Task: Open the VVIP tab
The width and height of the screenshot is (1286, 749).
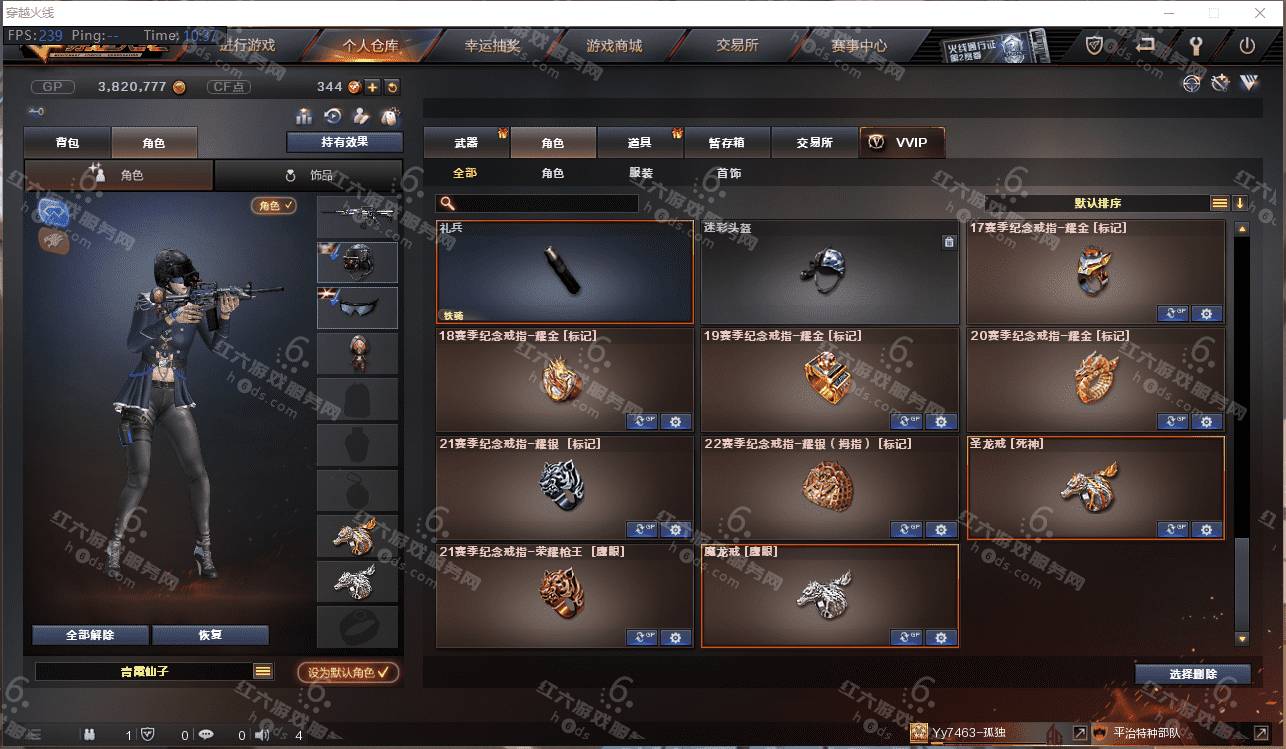Action: 901,143
